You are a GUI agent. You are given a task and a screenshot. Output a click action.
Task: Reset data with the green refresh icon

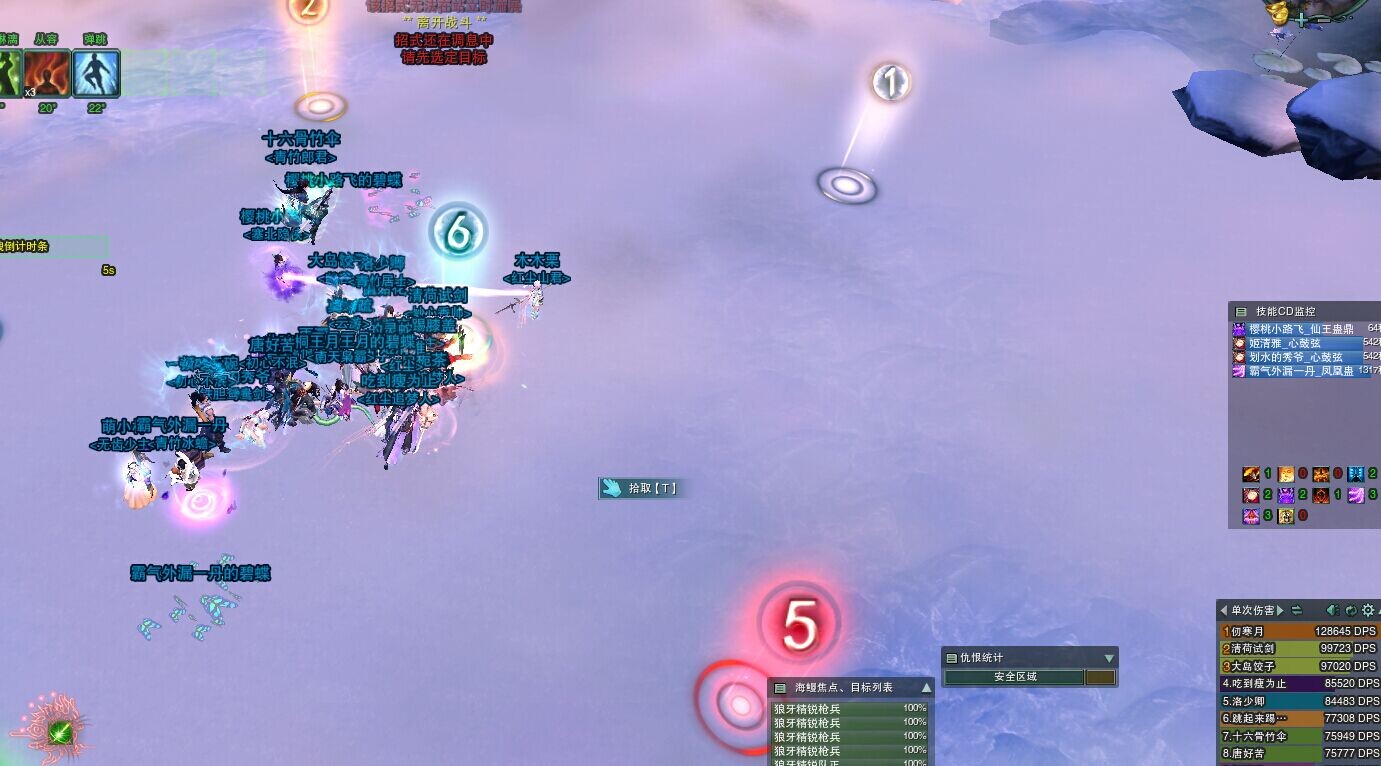coord(1350,610)
